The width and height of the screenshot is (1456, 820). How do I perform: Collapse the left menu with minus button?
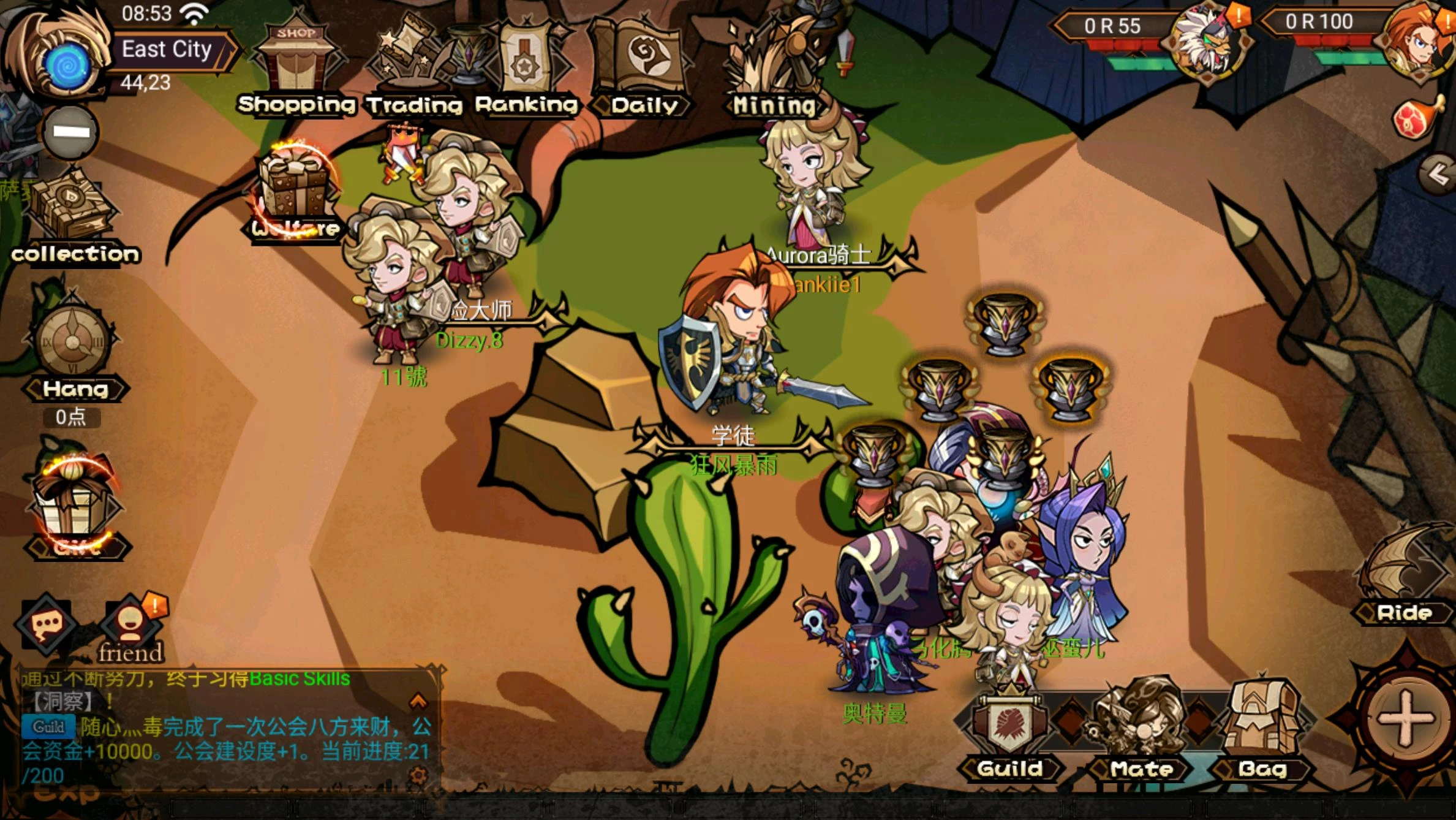tap(70, 132)
